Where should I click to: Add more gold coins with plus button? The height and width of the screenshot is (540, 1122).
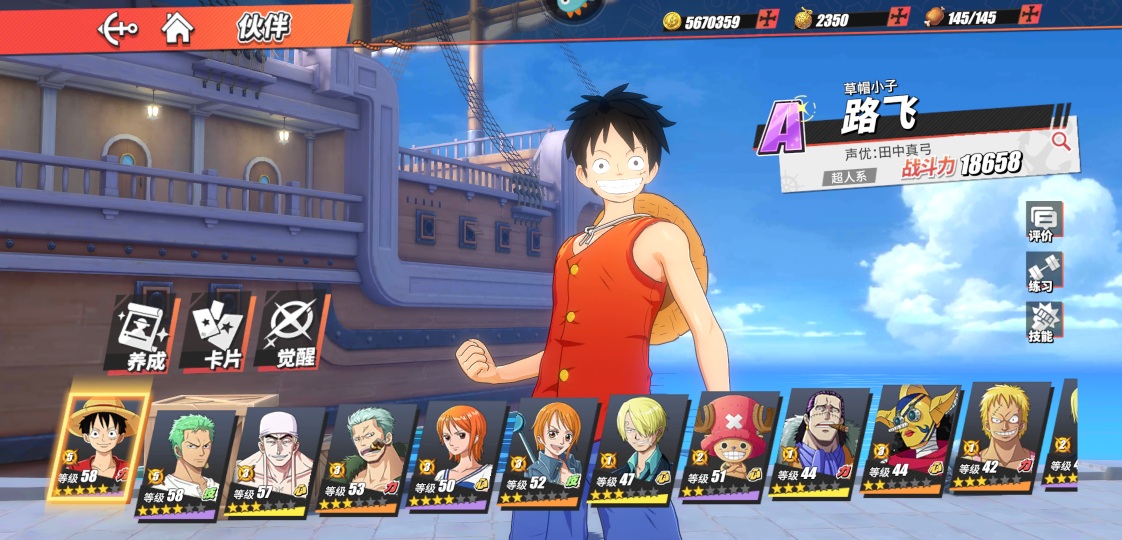click(x=767, y=19)
